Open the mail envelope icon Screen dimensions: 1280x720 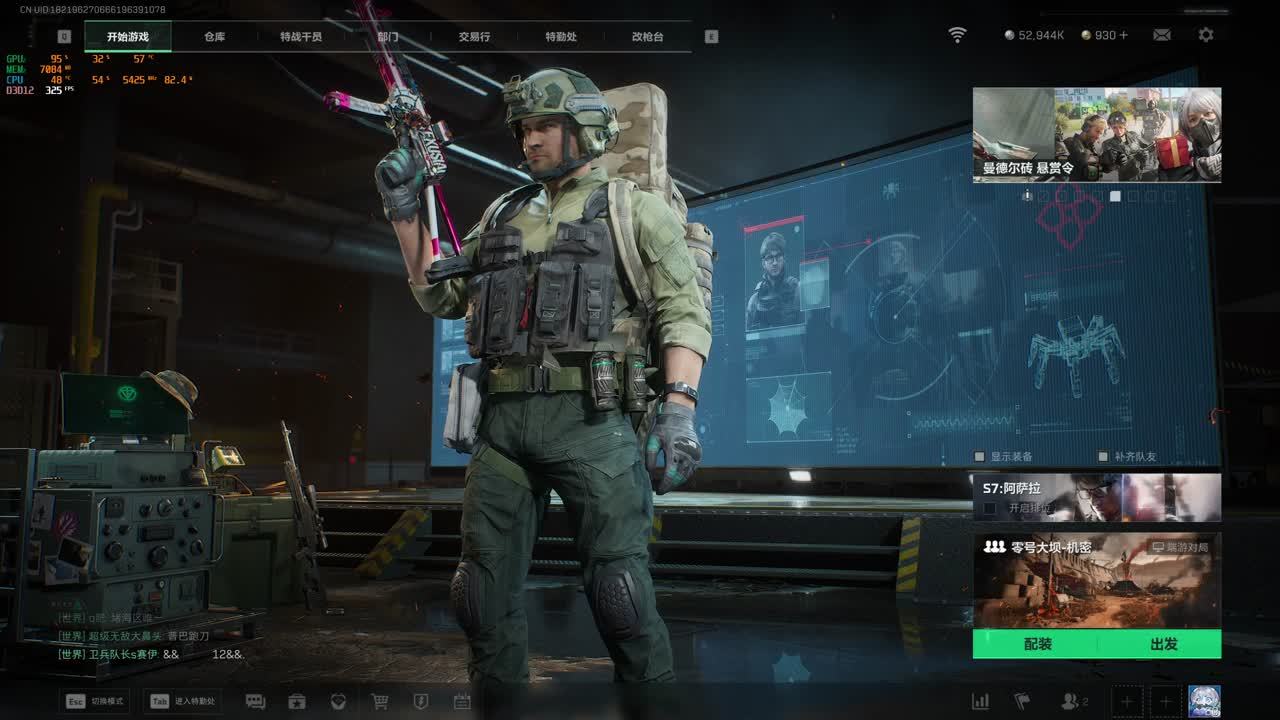coord(1162,35)
